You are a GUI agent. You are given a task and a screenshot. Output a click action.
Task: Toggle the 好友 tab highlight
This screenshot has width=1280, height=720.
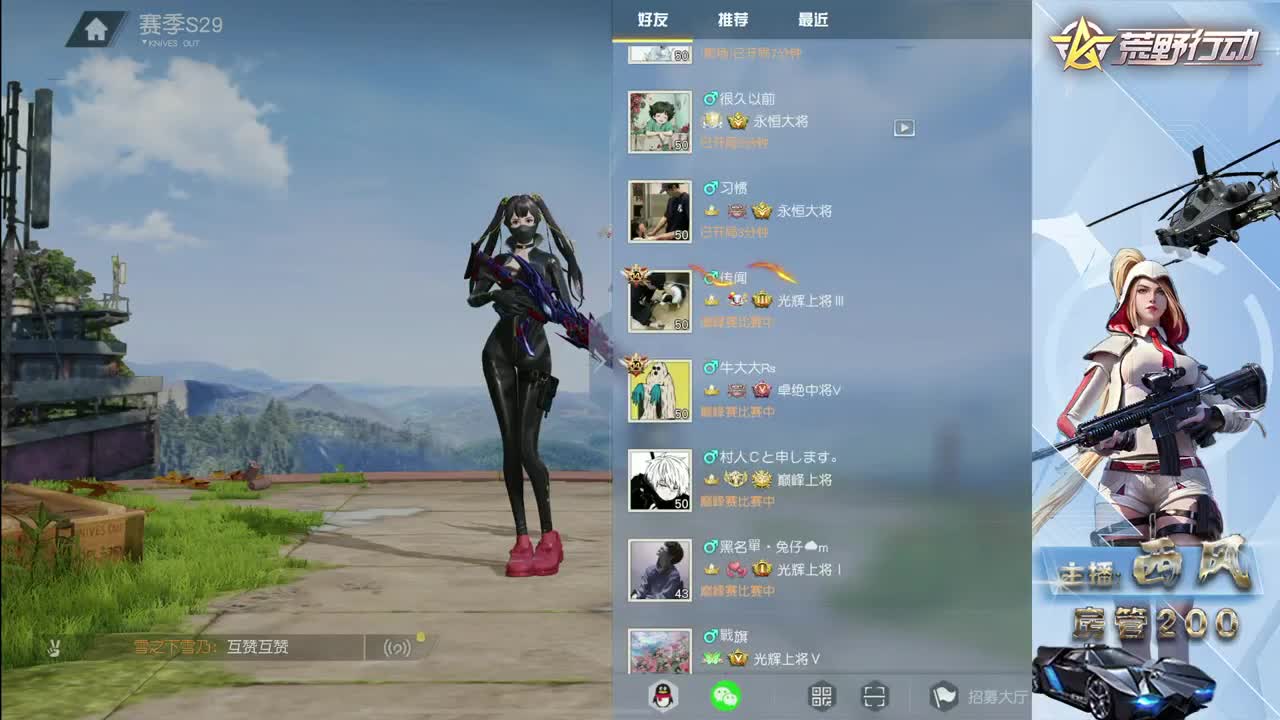pyautogui.click(x=652, y=20)
